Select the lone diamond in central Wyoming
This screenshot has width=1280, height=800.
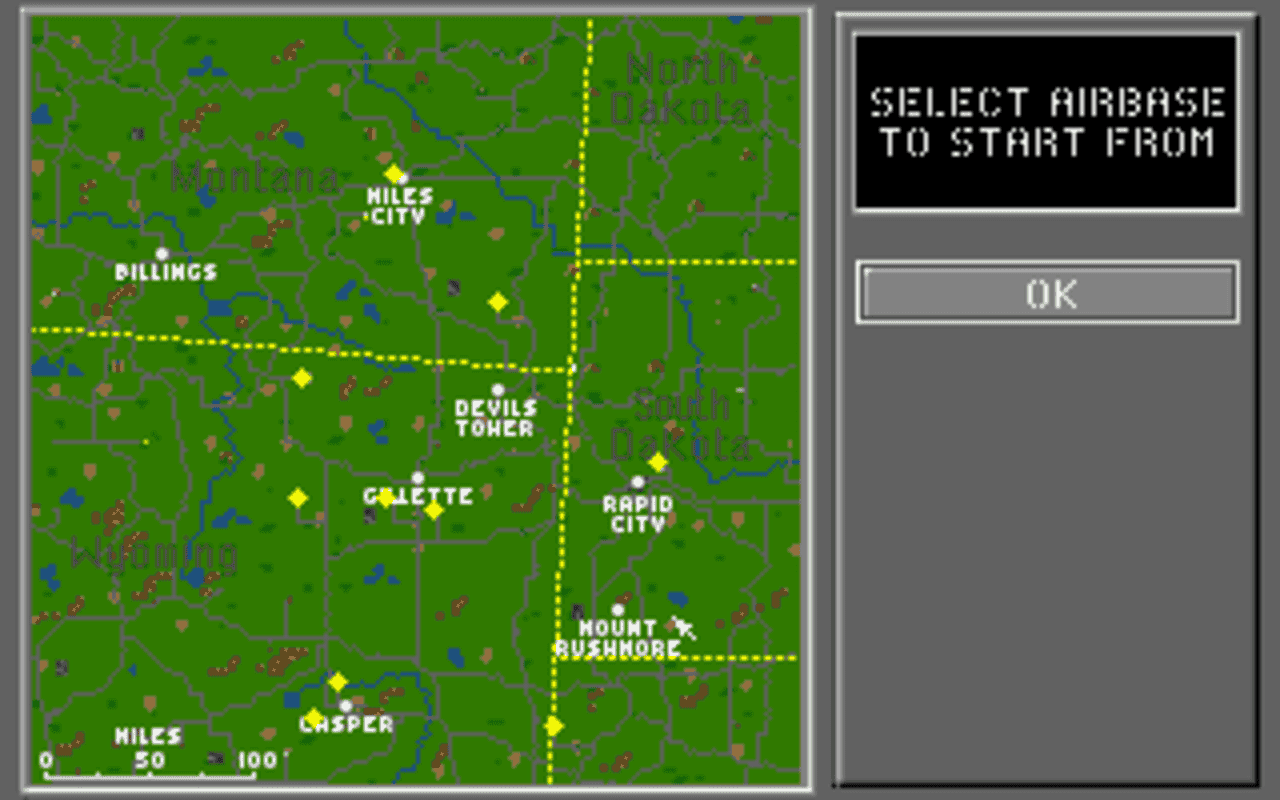tap(298, 496)
